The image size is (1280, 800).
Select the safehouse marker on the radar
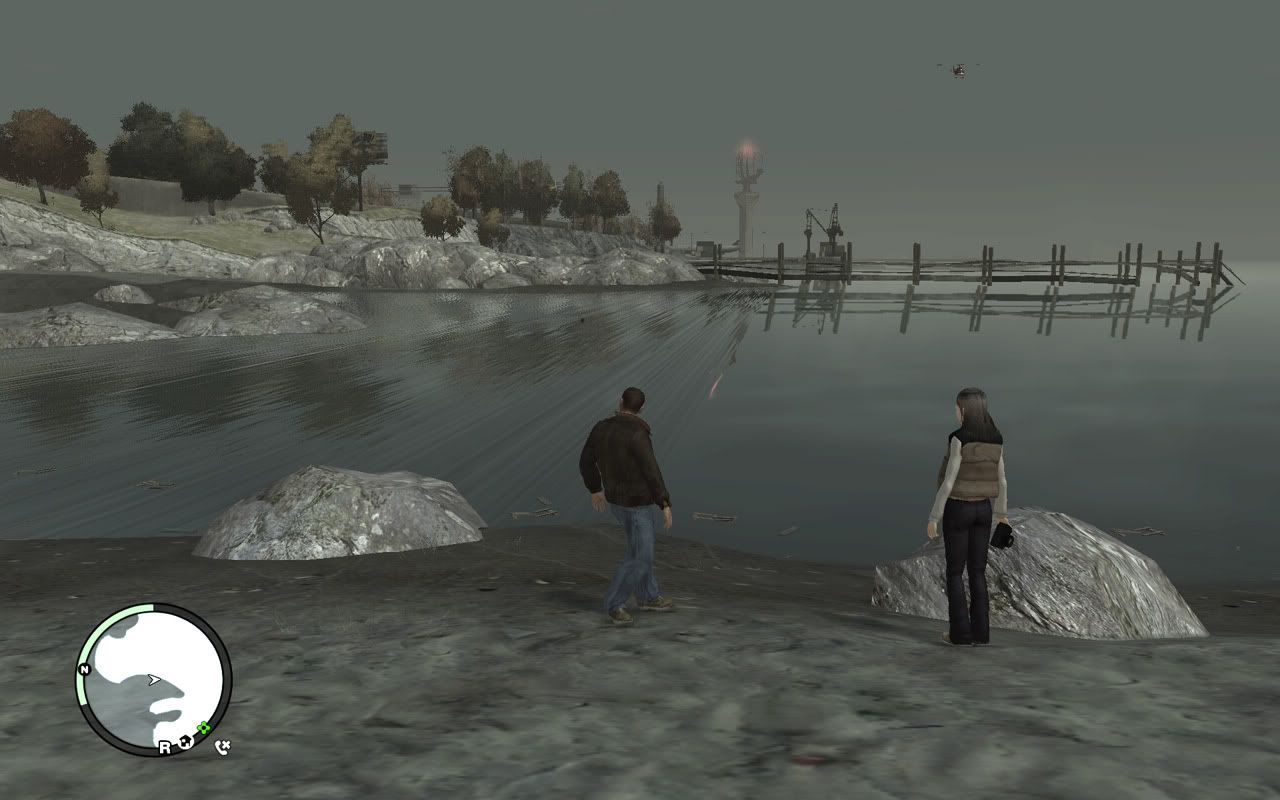point(184,742)
